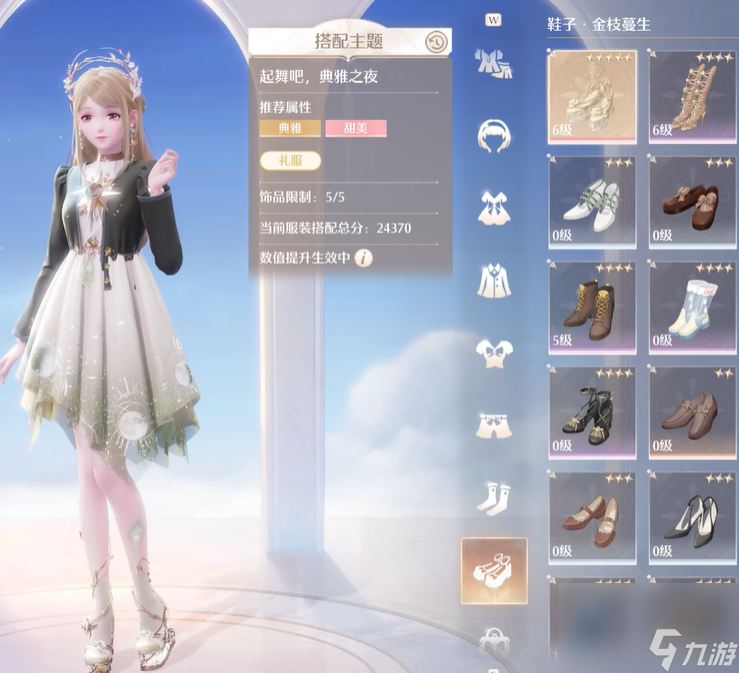The width and height of the screenshot is (739, 673).
Task: Open the handbag accessories category
Action: tap(492, 638)
